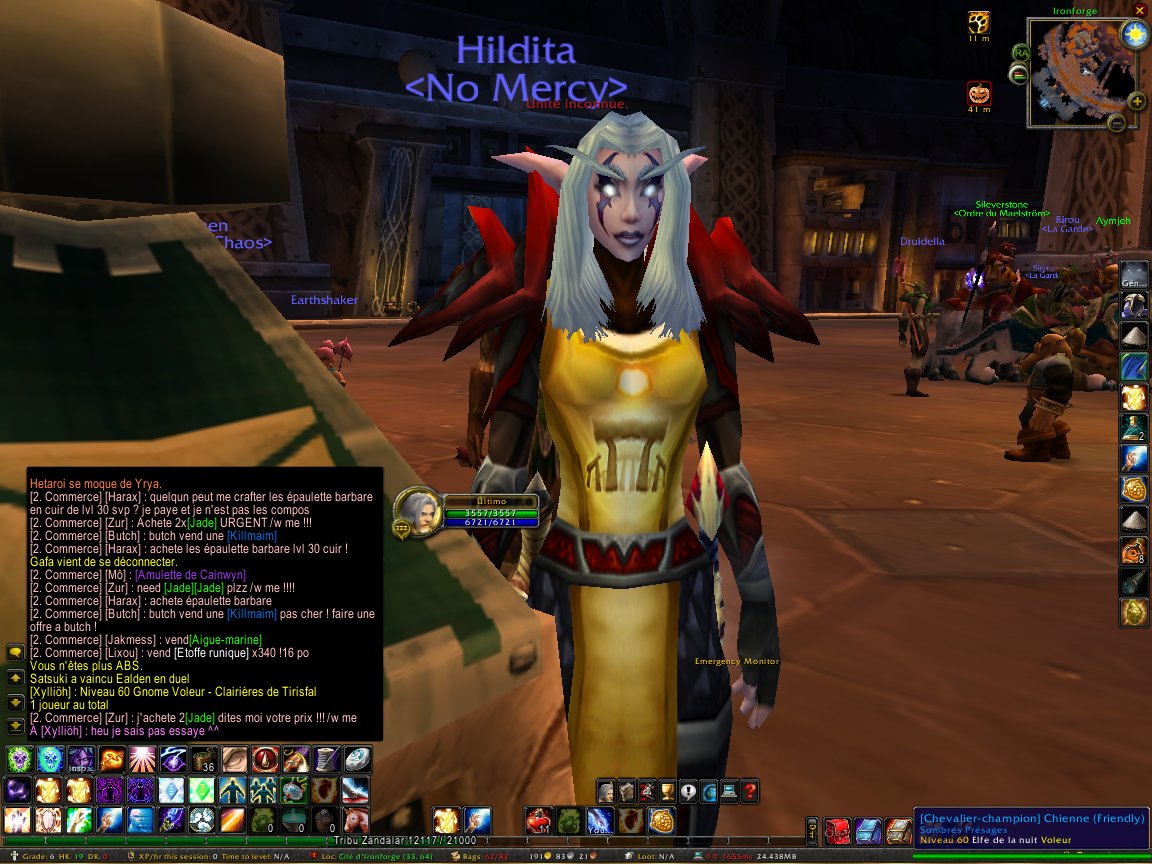The image size is (1152, 864).
Task: Open the red backpack bag slot
Action: pos(839,829)
